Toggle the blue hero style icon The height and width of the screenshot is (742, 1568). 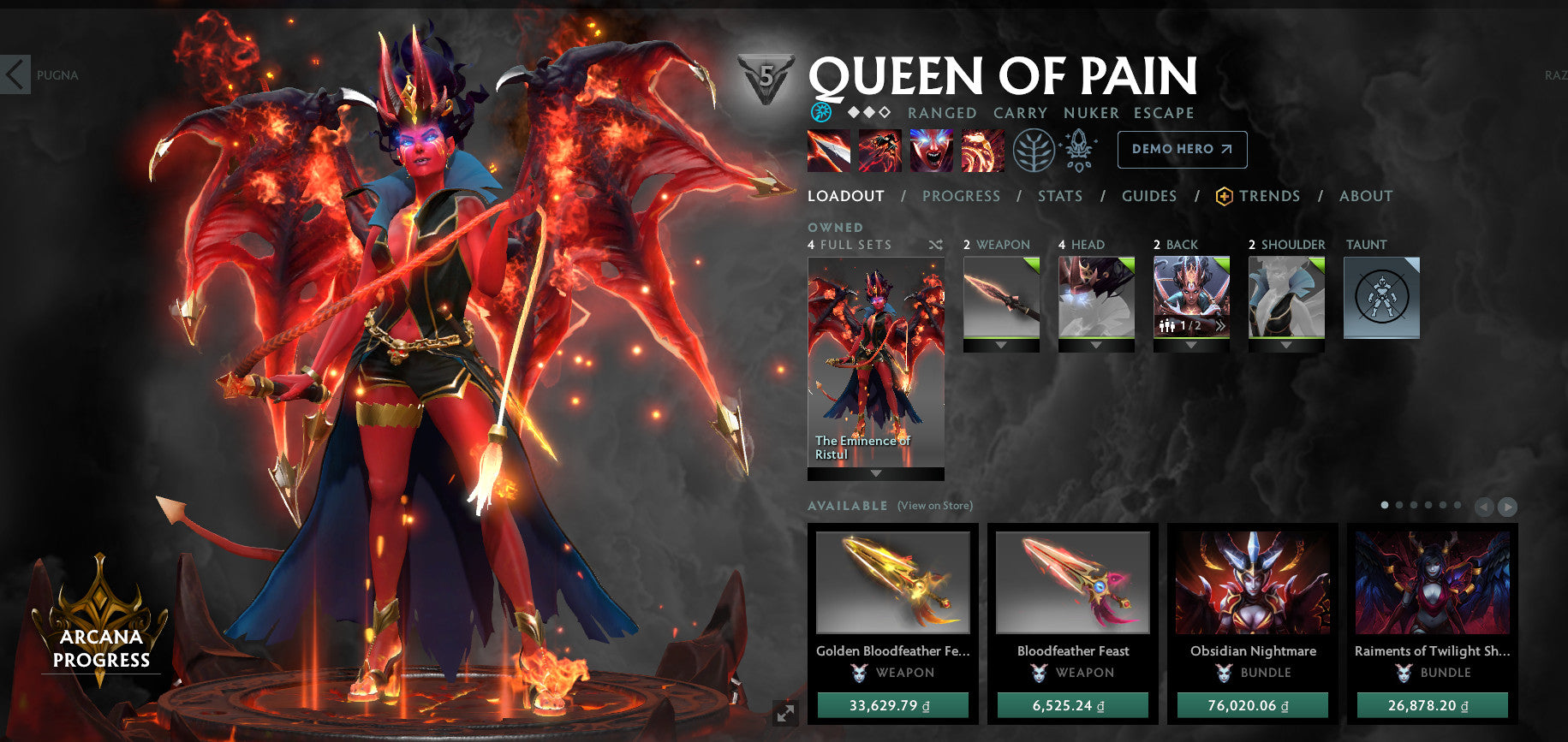(x=820, y=111)
